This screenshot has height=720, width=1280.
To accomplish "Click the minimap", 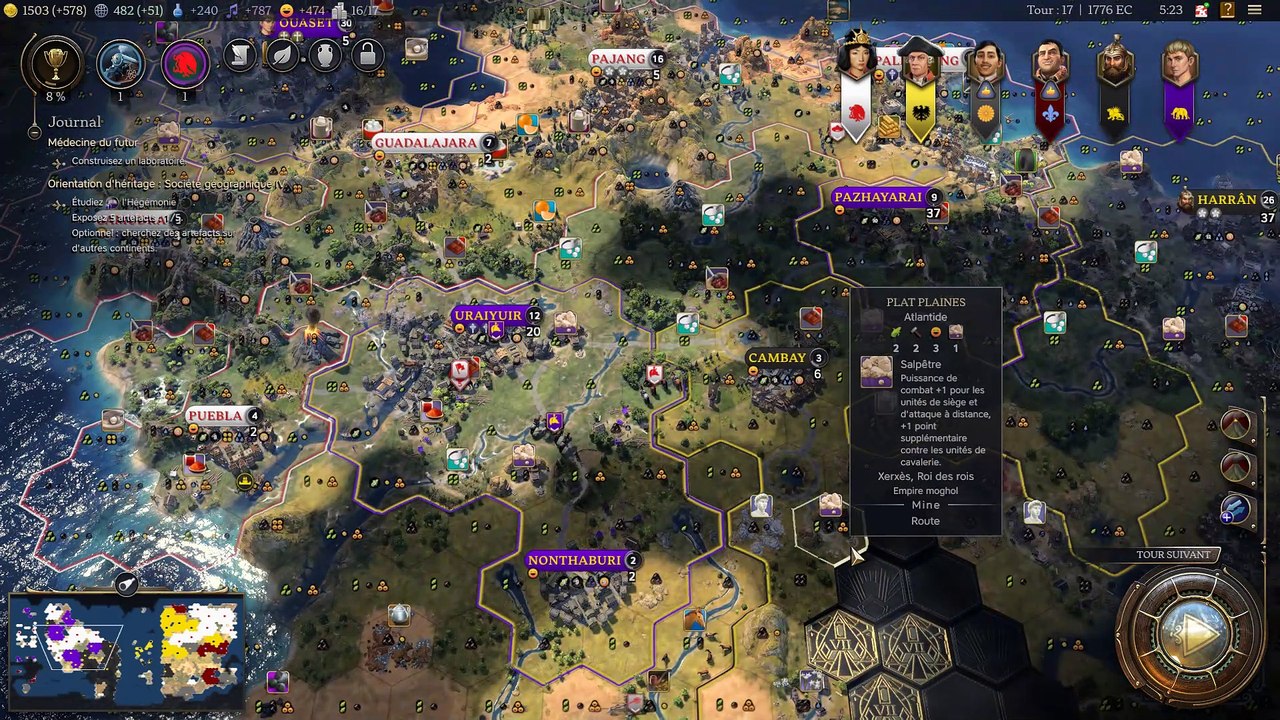I will (126, 646).
